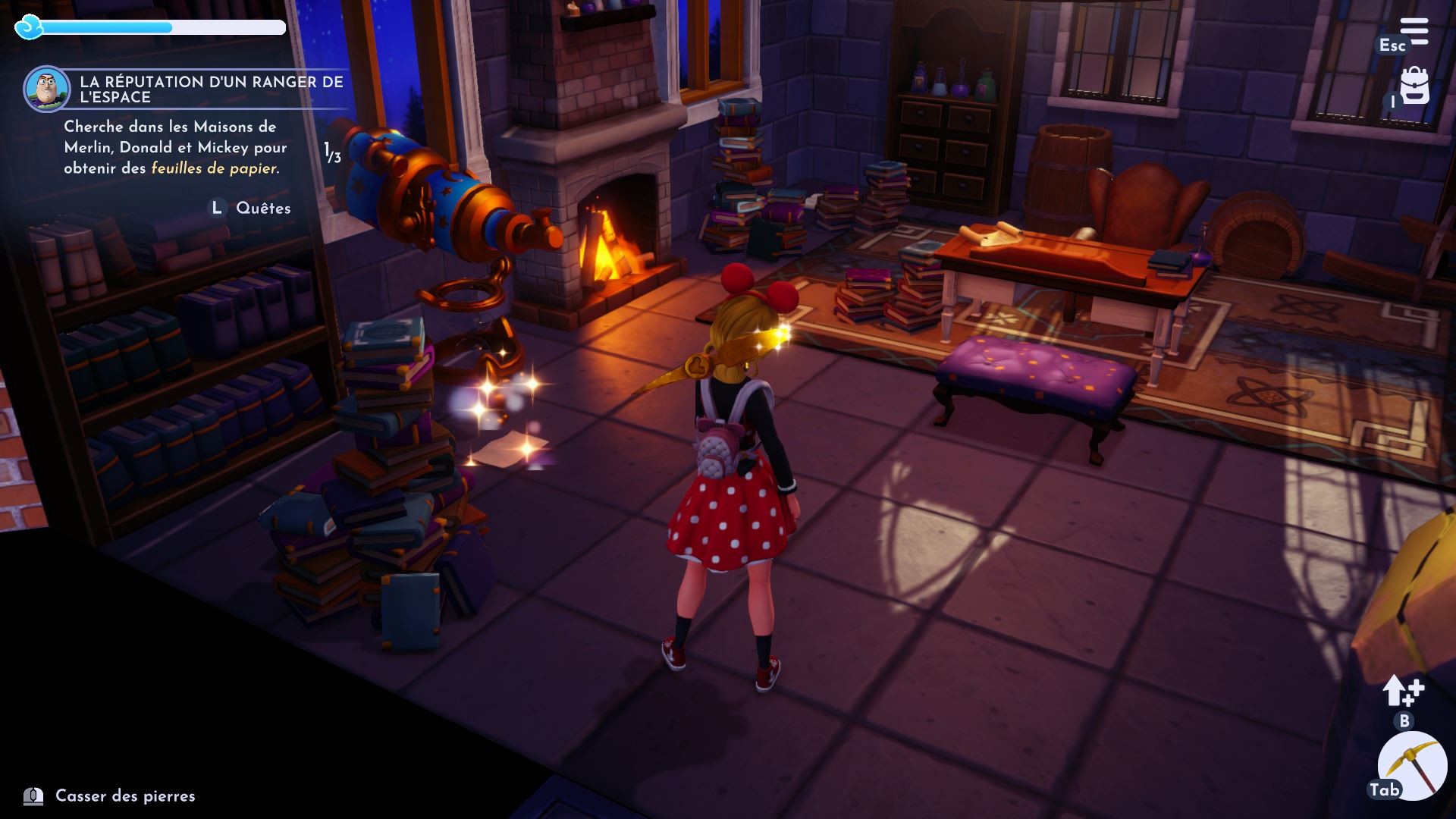Click the level-up arrow icon
1456x819 pixels.
(1402, 691)
